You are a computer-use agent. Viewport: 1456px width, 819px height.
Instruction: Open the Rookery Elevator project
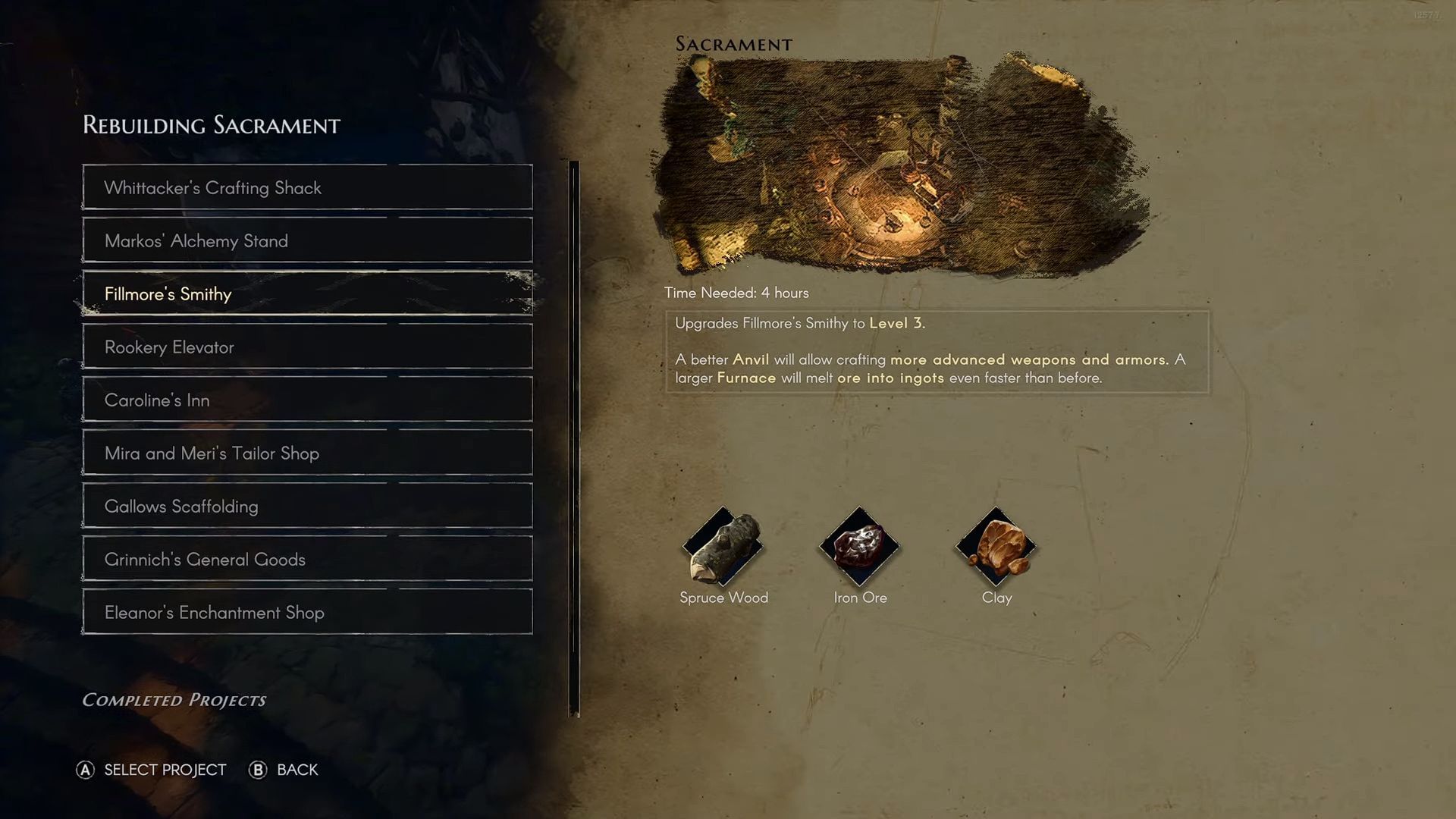point(307,347)
